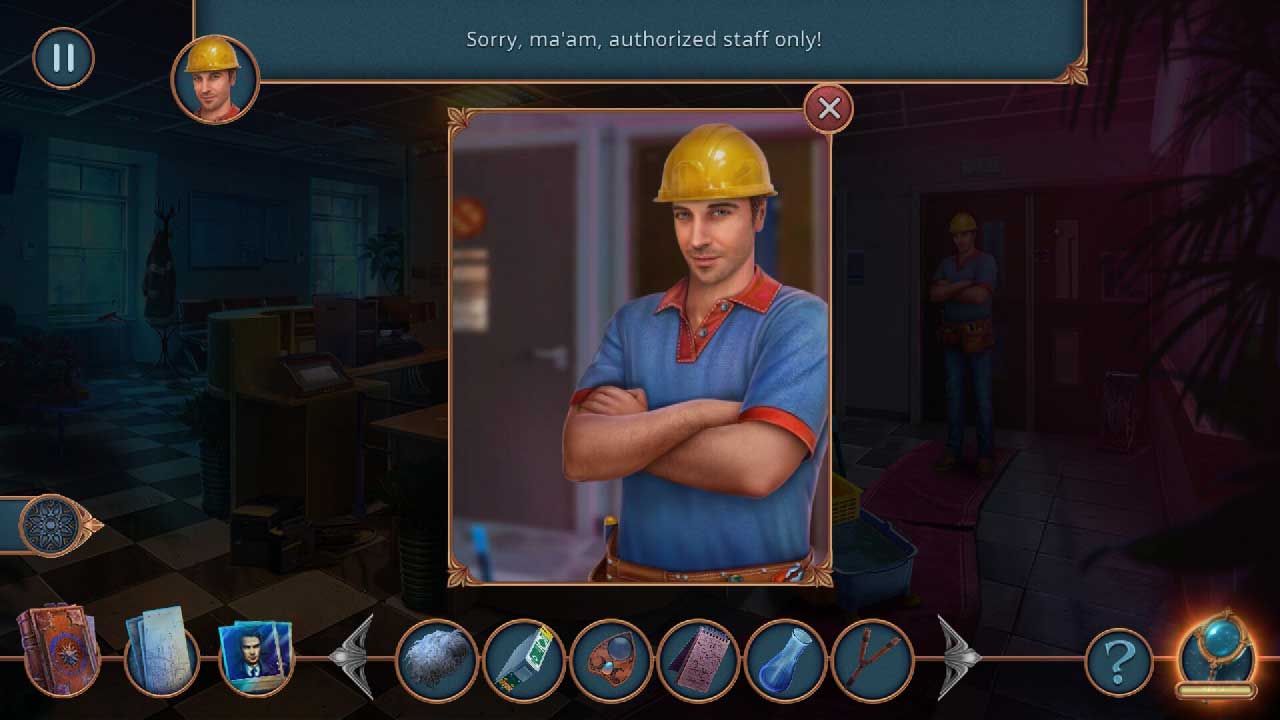Open the folded map papers
The image size is (1280, 720).
pos(159,650)
